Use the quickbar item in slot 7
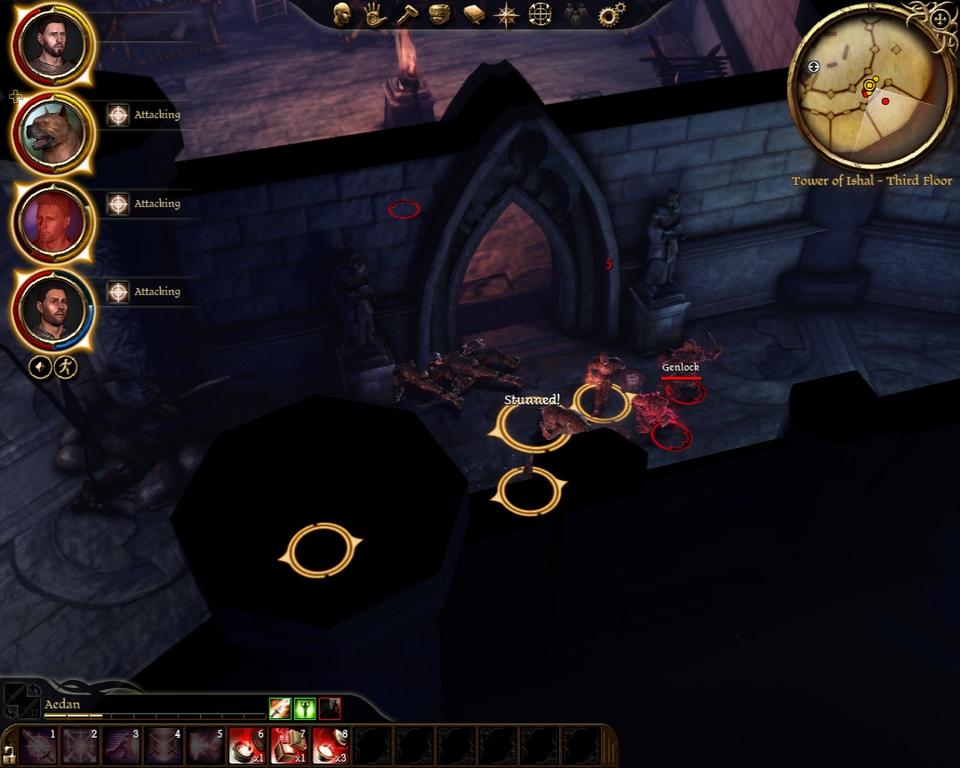The image size is (960, 768). click(x=288, y=745)
